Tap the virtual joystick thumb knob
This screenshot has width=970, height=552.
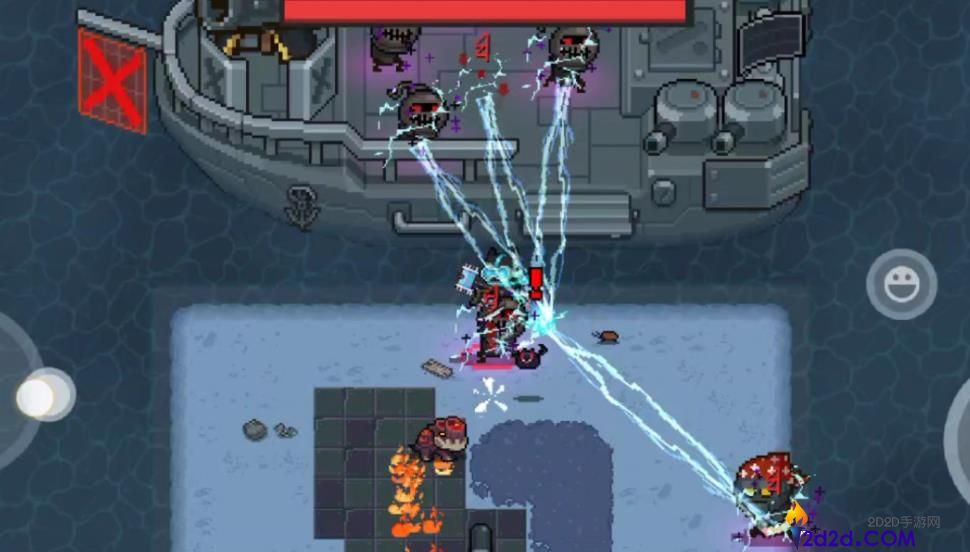(x=41, y=396)
